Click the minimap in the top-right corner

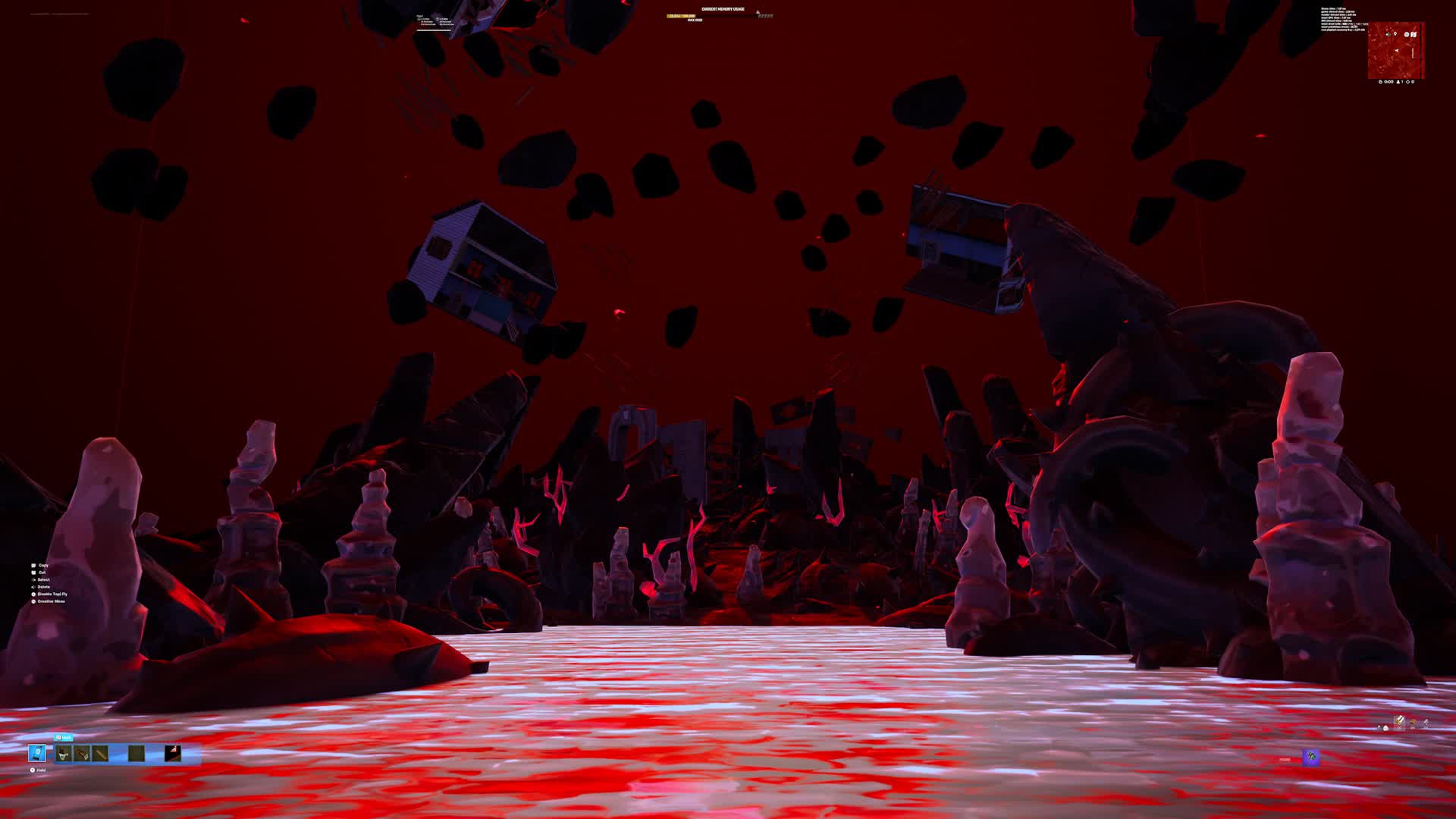click(x=1394, y=50)
